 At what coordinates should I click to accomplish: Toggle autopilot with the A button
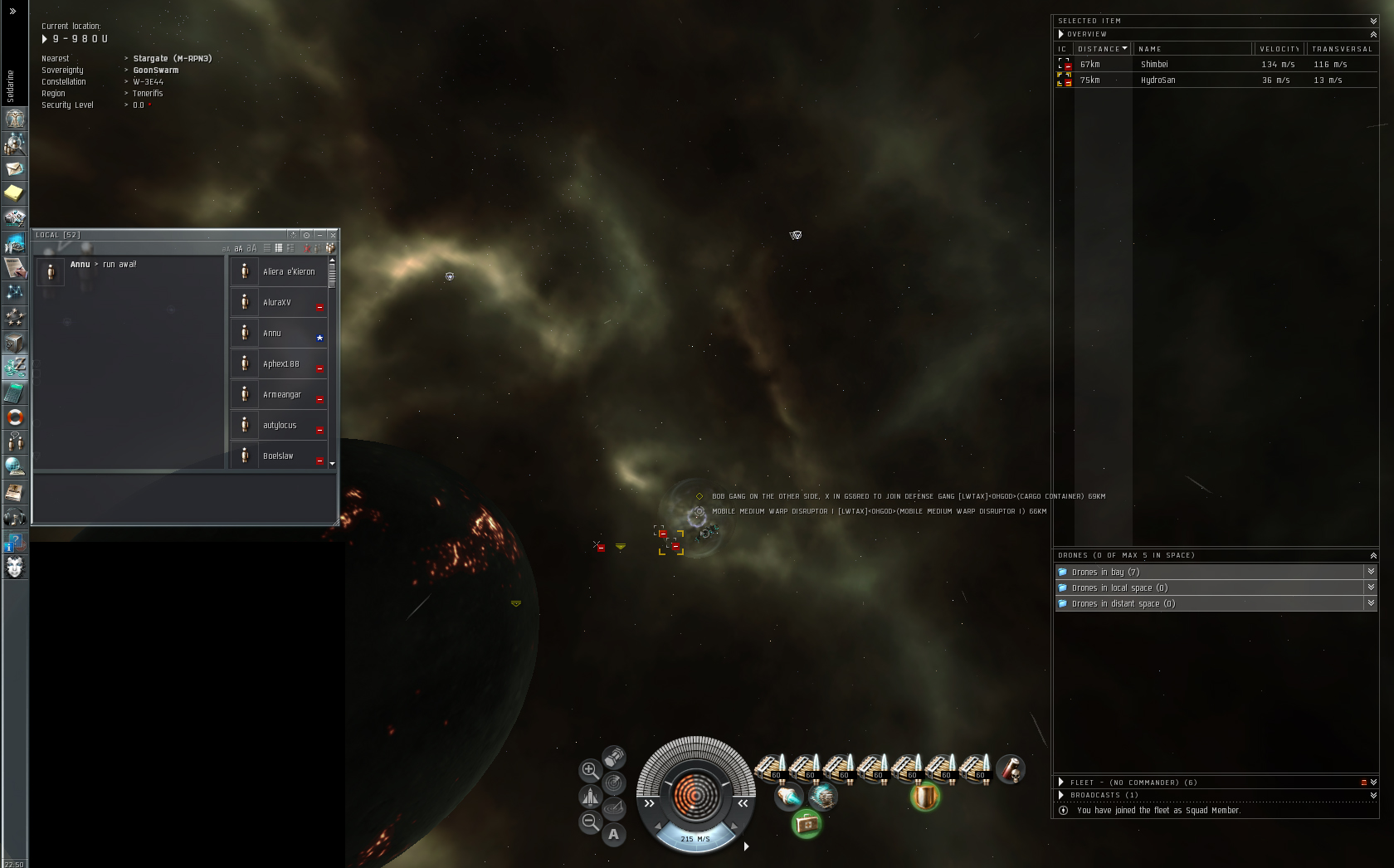[x=614, y=834]
